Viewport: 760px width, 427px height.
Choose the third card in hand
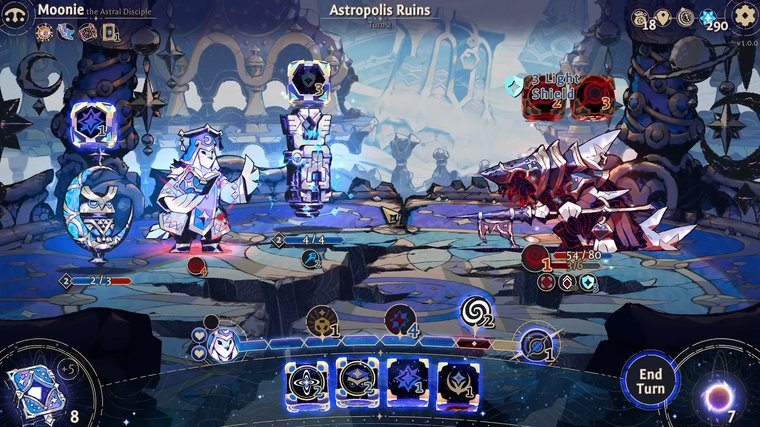(x=407, y=384)
